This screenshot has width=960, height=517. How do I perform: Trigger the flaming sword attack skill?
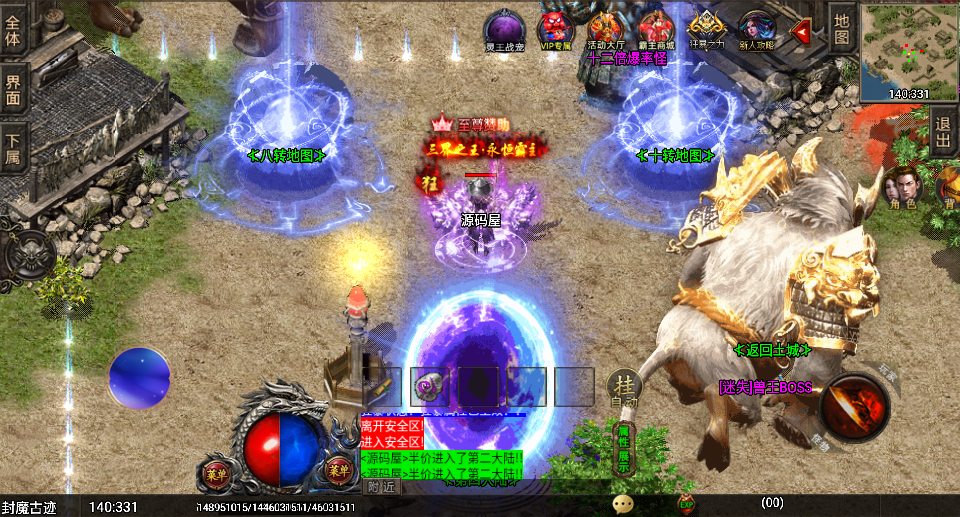click(855, 407)
